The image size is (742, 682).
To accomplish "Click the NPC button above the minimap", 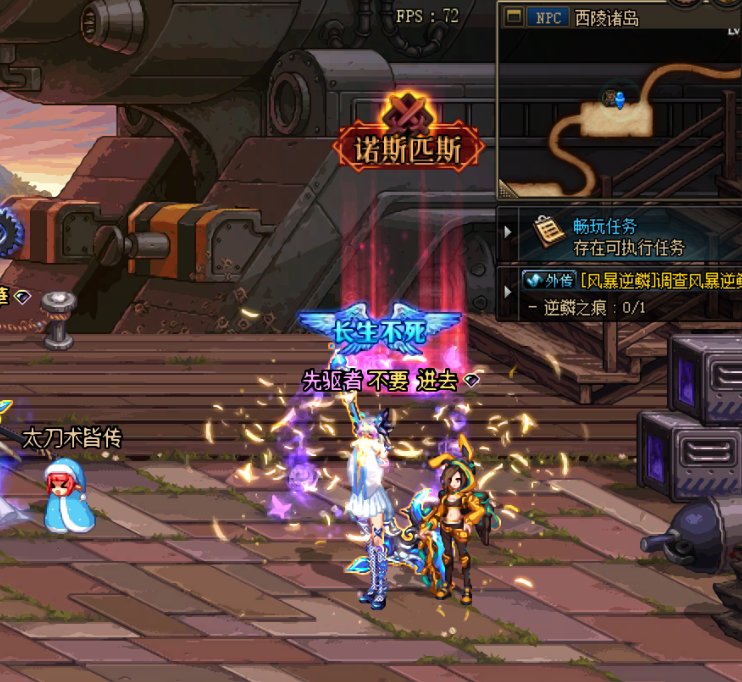I will tap(547, 17).
